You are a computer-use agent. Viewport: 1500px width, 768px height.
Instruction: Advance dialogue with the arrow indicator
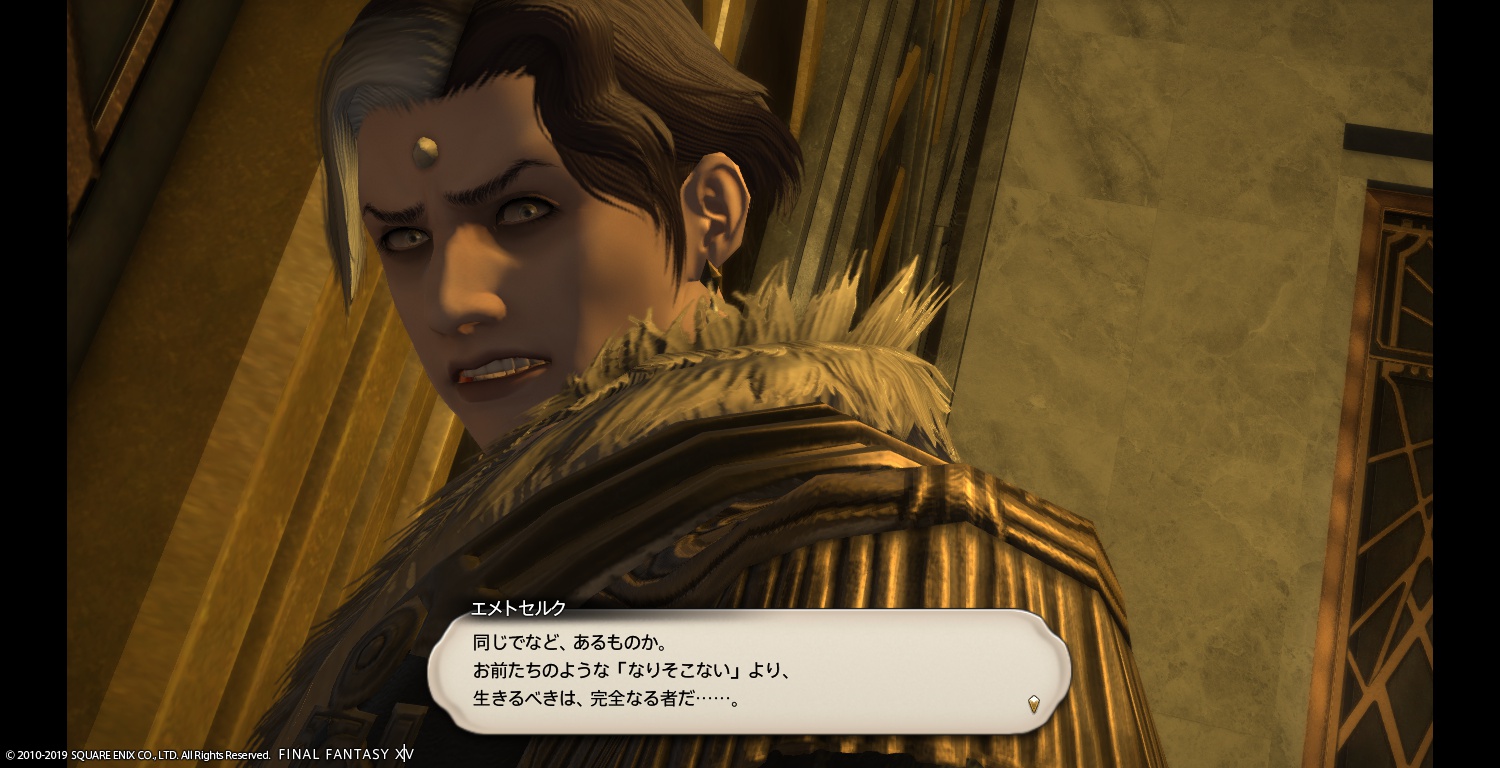click(1033, 703)
